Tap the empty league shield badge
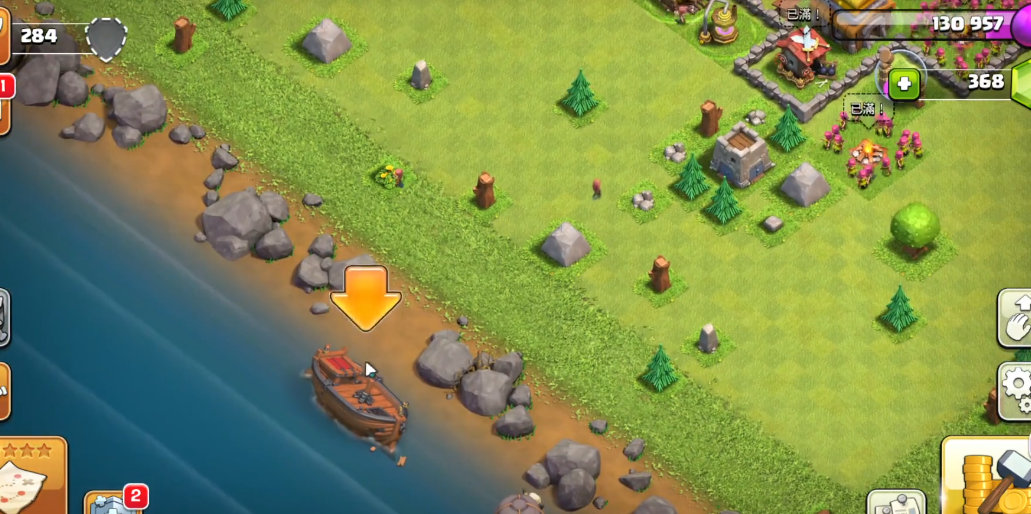This screenshot has height=514, width=1031. click(106, 38)
